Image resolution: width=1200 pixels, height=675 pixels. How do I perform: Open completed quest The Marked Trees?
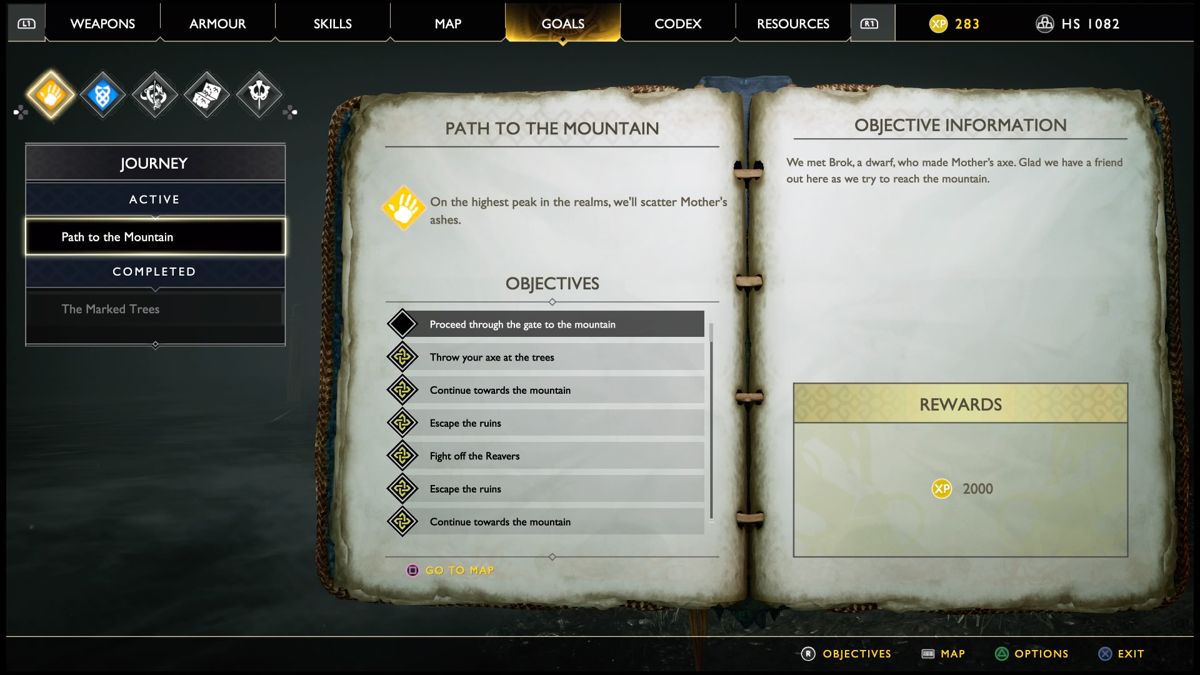pos(155,309)
